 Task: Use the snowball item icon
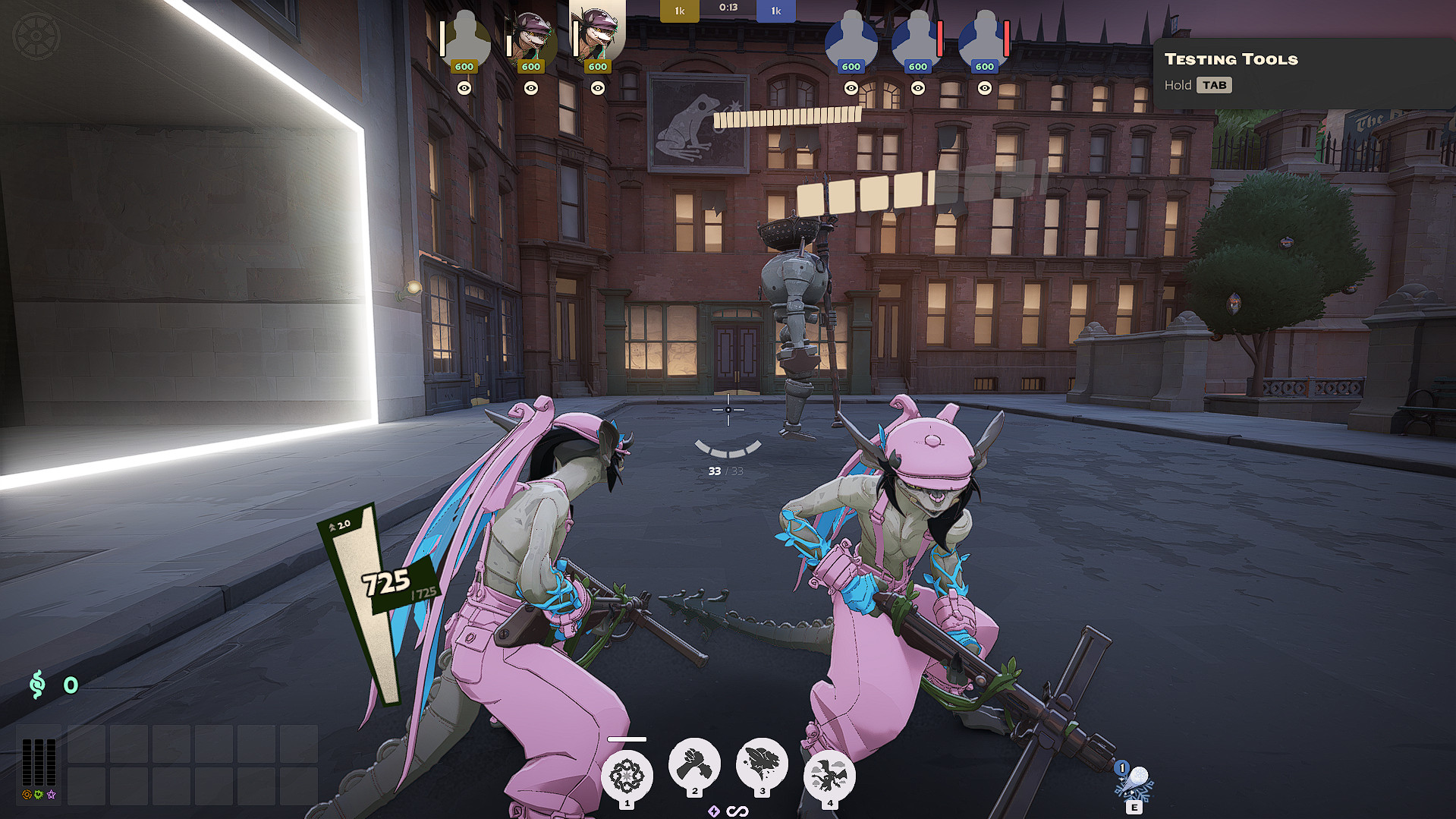click(x=1134, y=781)
